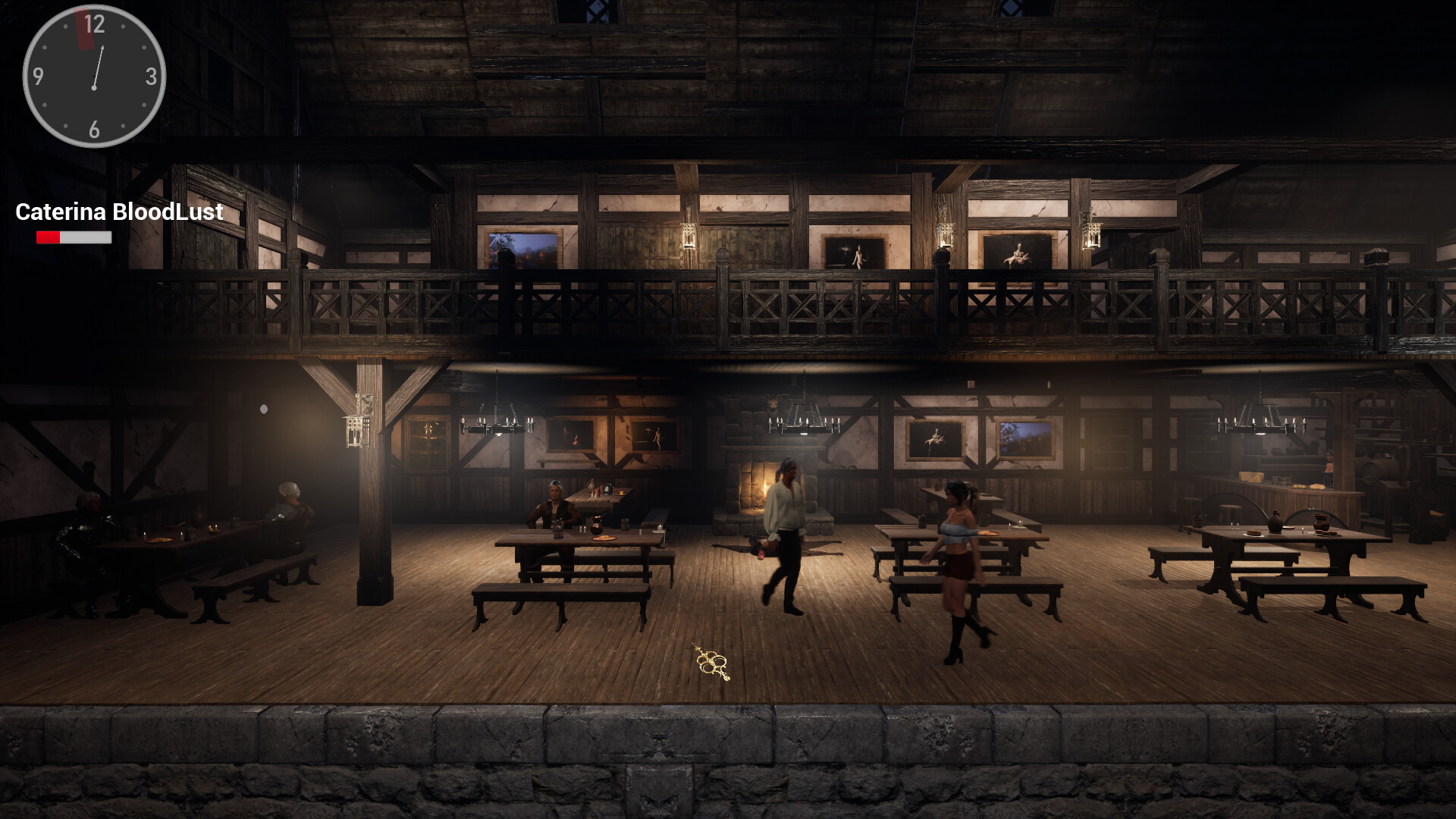
Task: Click the clock HUD in the top-left corner
Action: coord(93,76)
